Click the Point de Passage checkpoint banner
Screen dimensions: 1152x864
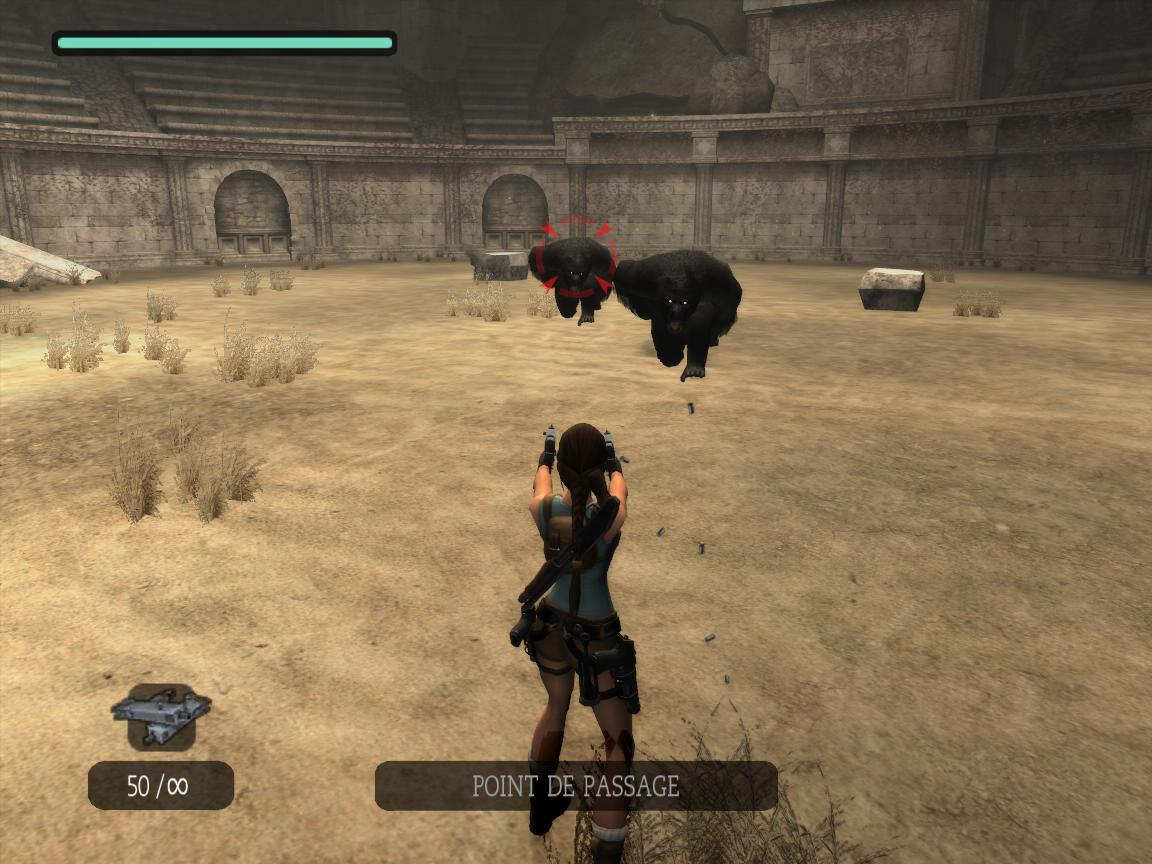click(x=576, y=786)
